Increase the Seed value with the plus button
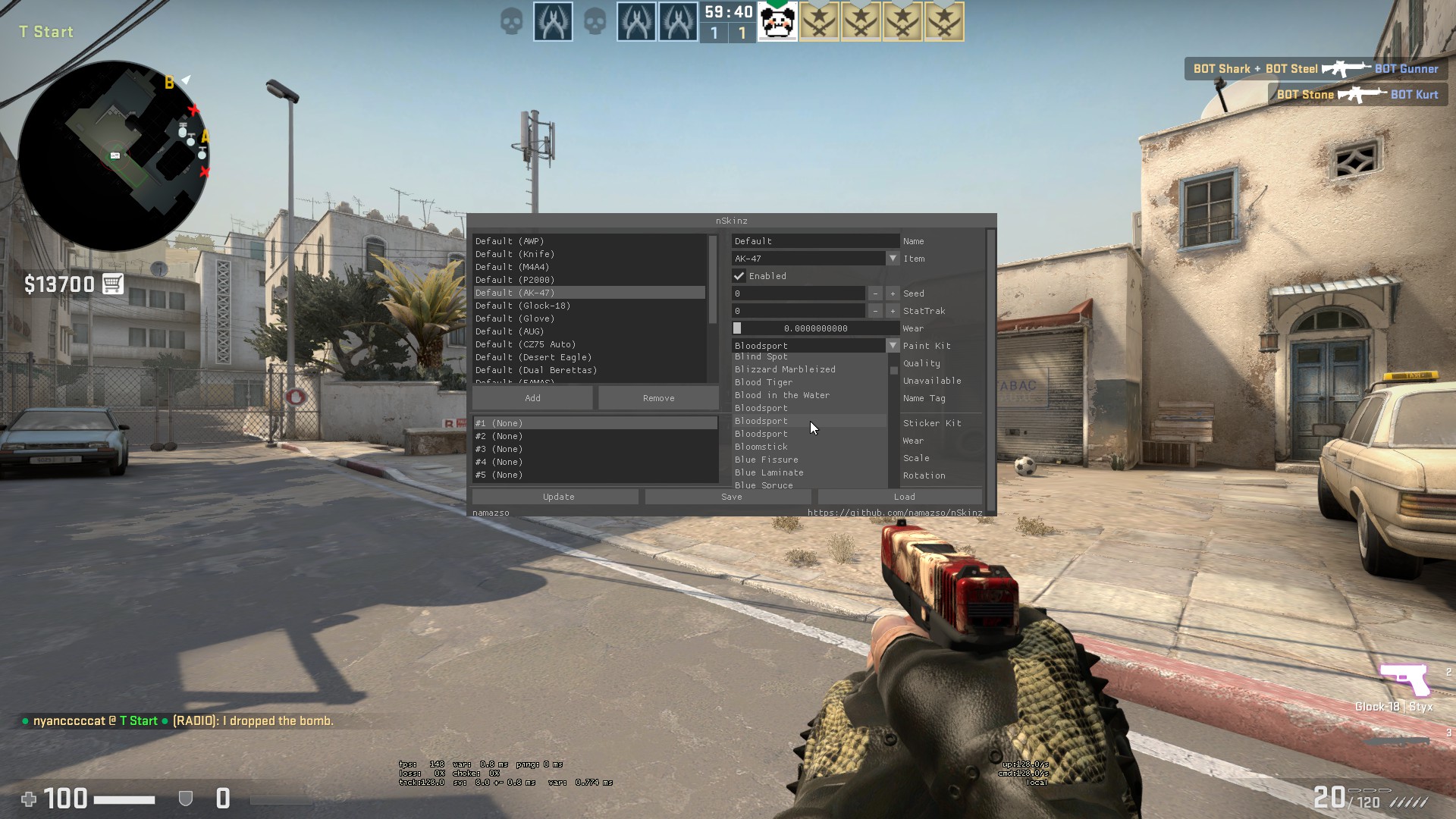Screen dimensions: 1456x819 [x=893, y=293]
